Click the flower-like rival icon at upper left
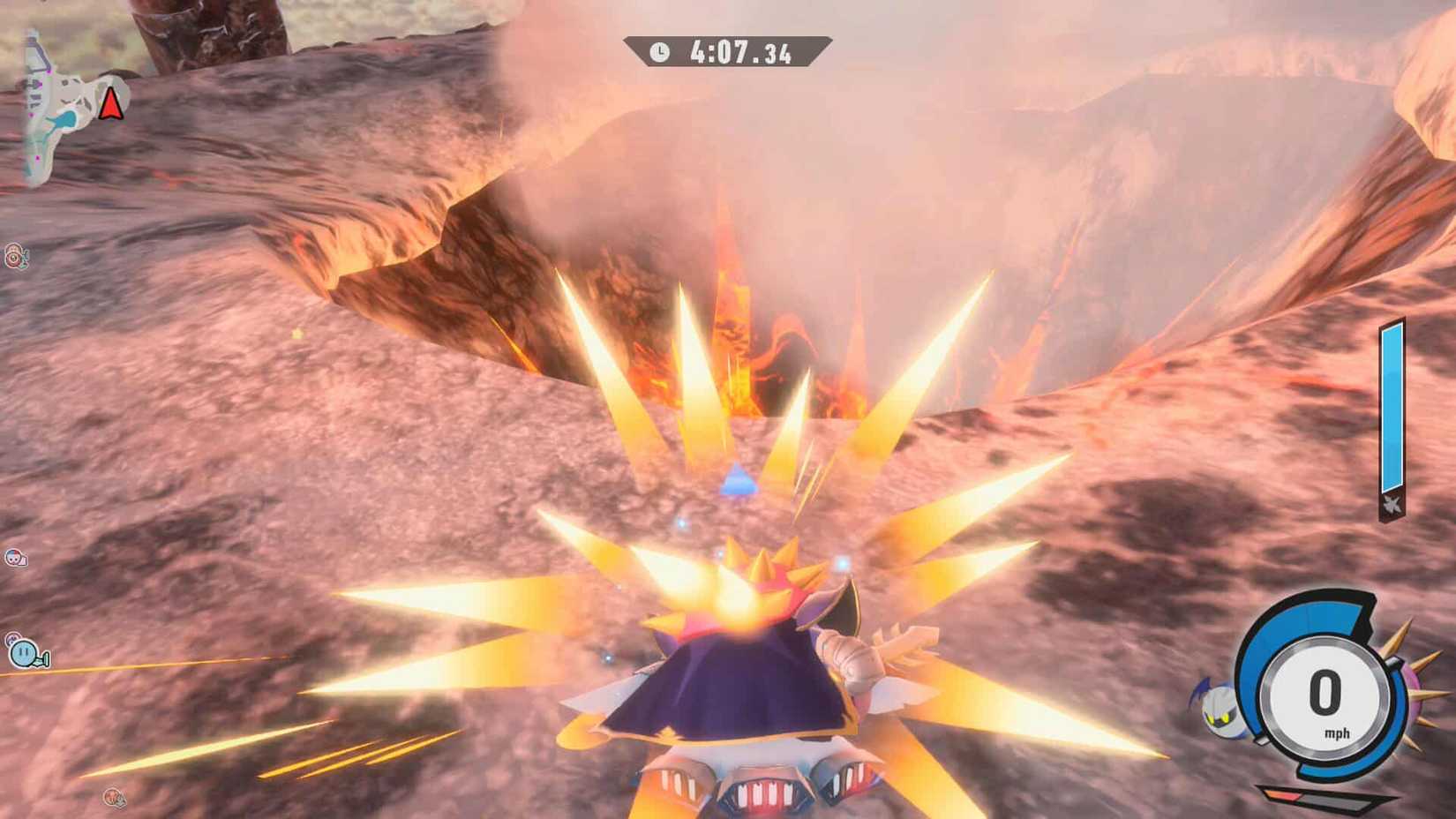1456x819 pixels. pyautogui.click(x=14, y=258)
